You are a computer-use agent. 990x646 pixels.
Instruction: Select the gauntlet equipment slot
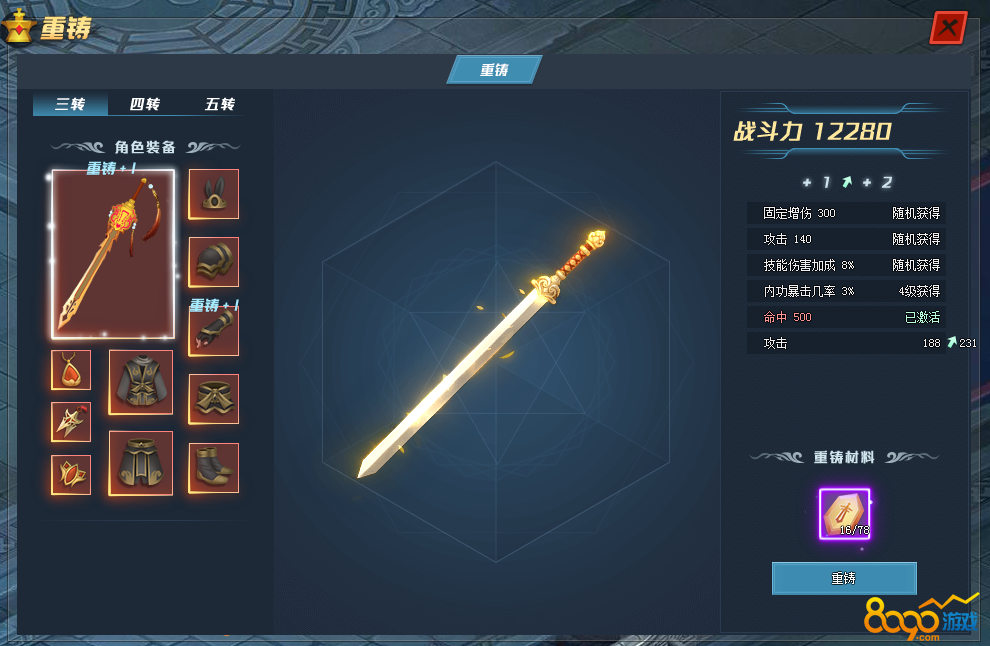coord(214,331)
